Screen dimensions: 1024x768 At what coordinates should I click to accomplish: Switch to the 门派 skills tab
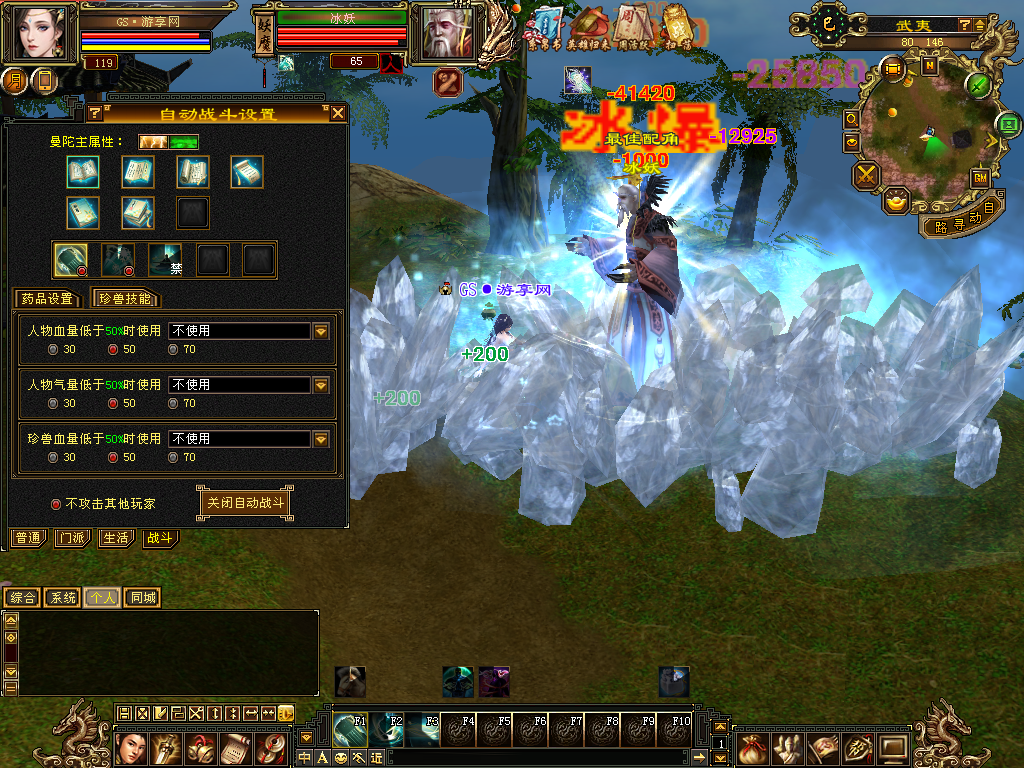point(72,538)
